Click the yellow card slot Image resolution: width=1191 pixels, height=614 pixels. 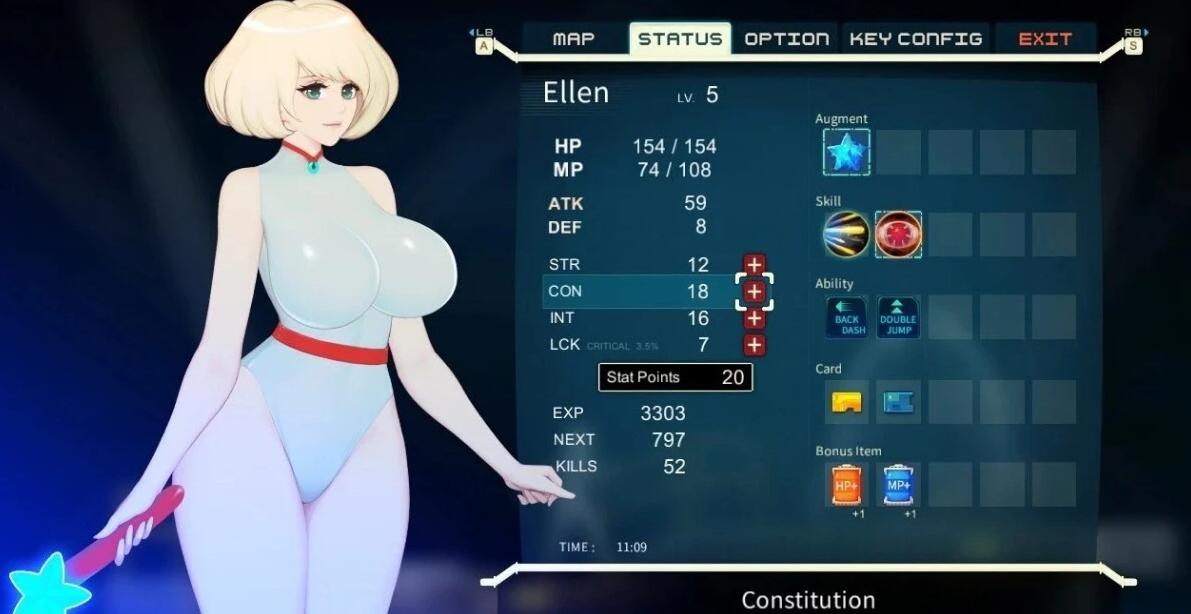click(846, 402)
